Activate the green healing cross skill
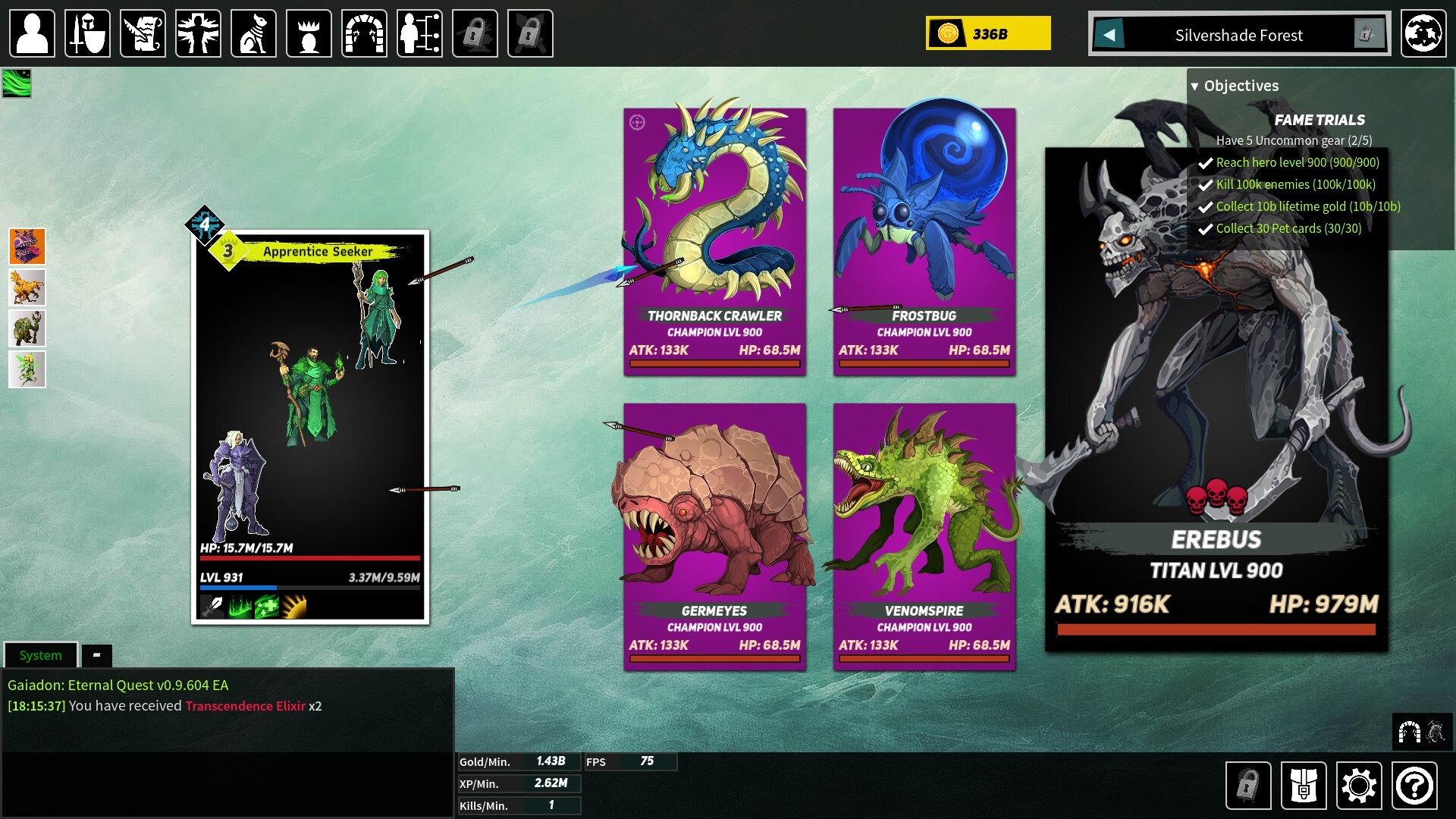The width and height of the screenshot is (1456, 819). [266, 607]
